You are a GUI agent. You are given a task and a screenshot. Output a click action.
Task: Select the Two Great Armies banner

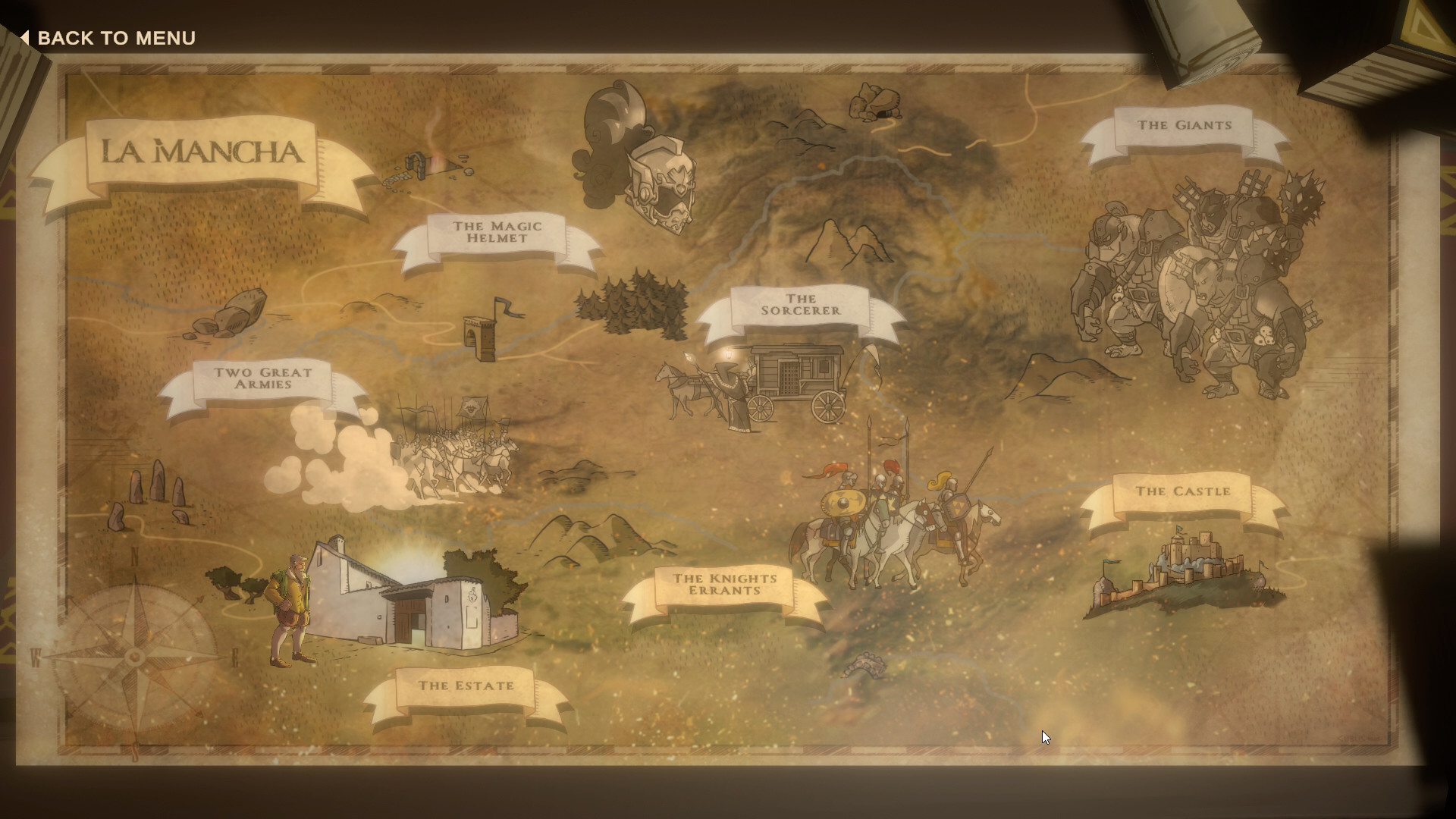click(263, 380)
